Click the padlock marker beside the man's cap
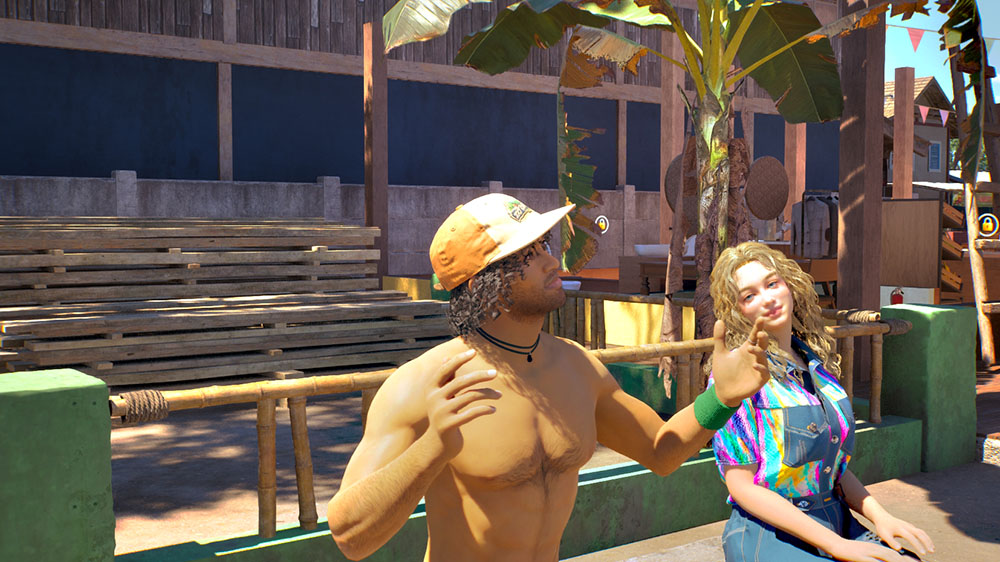 (x=602, y=224)
